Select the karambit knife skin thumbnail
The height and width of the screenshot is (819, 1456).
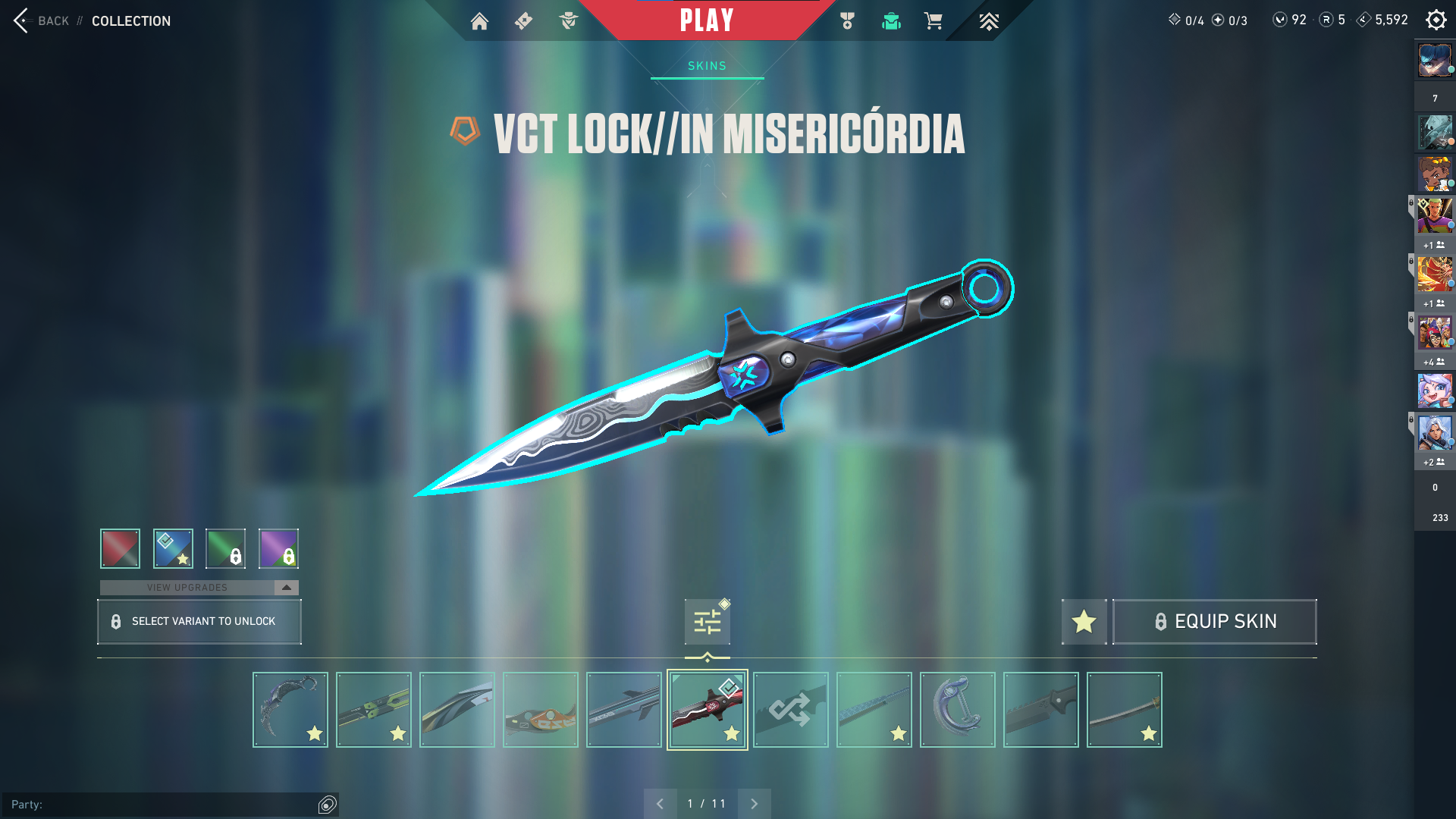pyautogui.click(x=290, y=710)
